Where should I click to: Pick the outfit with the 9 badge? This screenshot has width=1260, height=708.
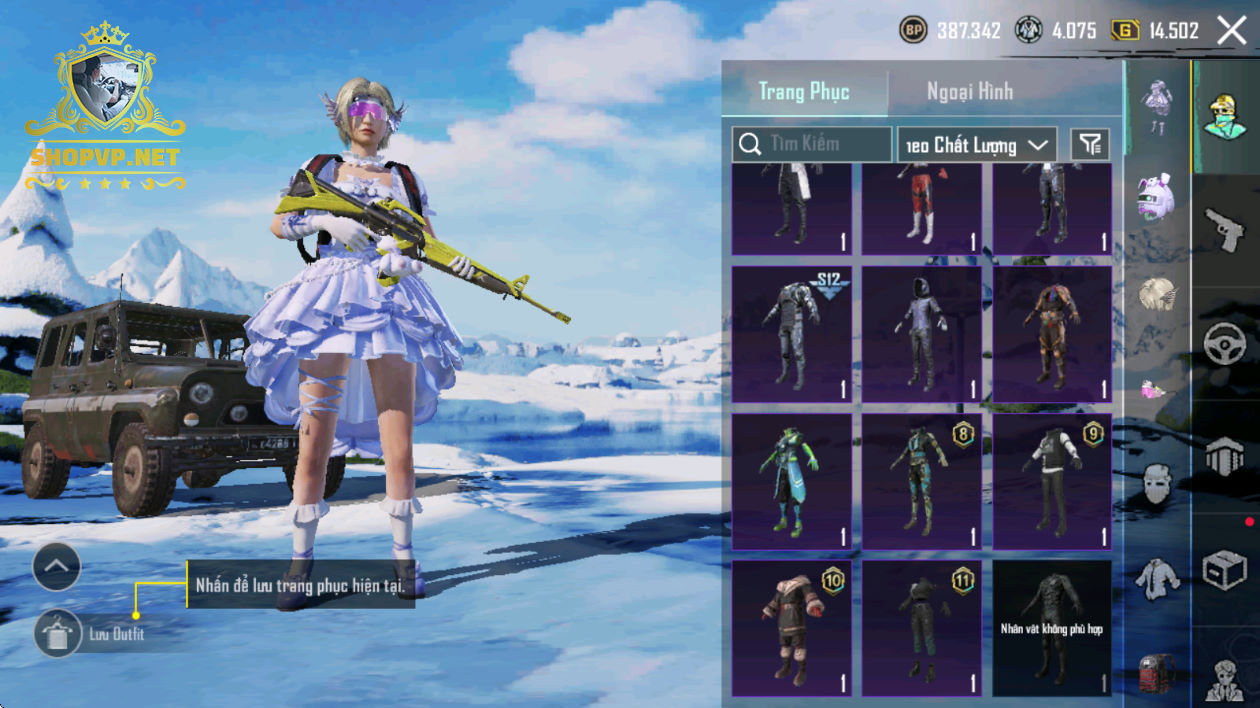click(1052, 481)
